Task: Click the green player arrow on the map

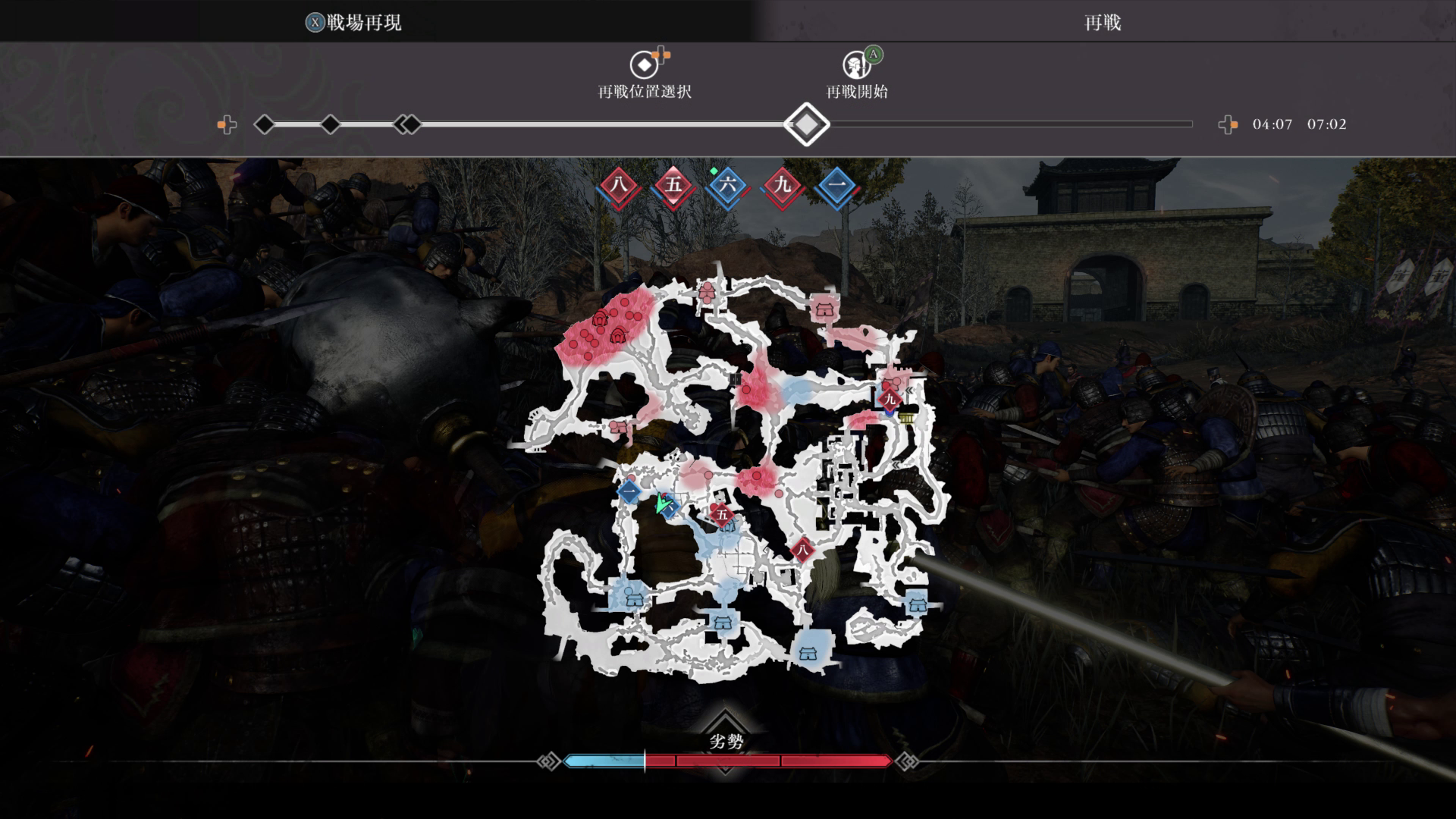Action: tap(662, 503)
